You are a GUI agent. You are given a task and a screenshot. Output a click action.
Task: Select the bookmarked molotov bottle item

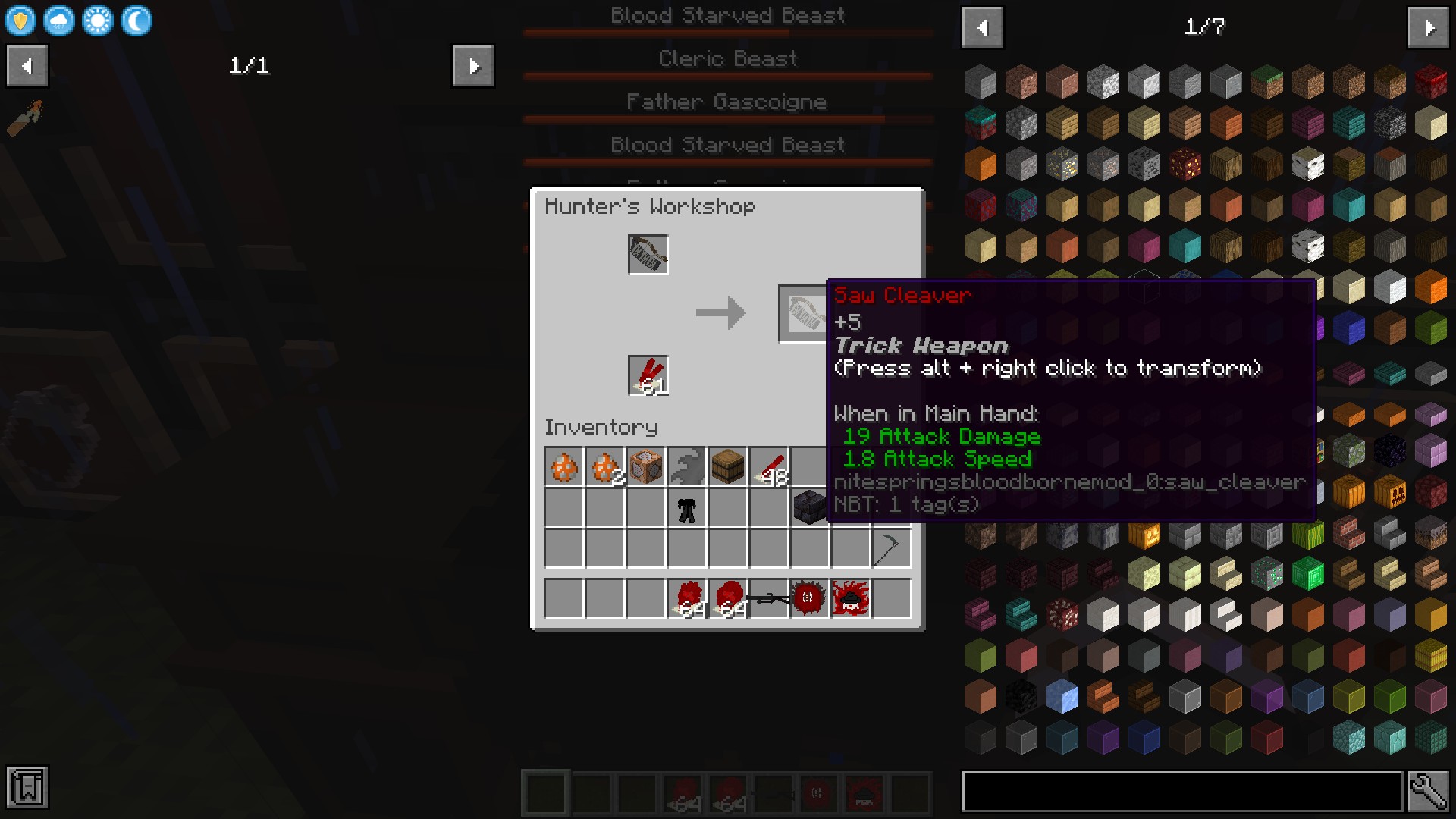pos(25,118)
